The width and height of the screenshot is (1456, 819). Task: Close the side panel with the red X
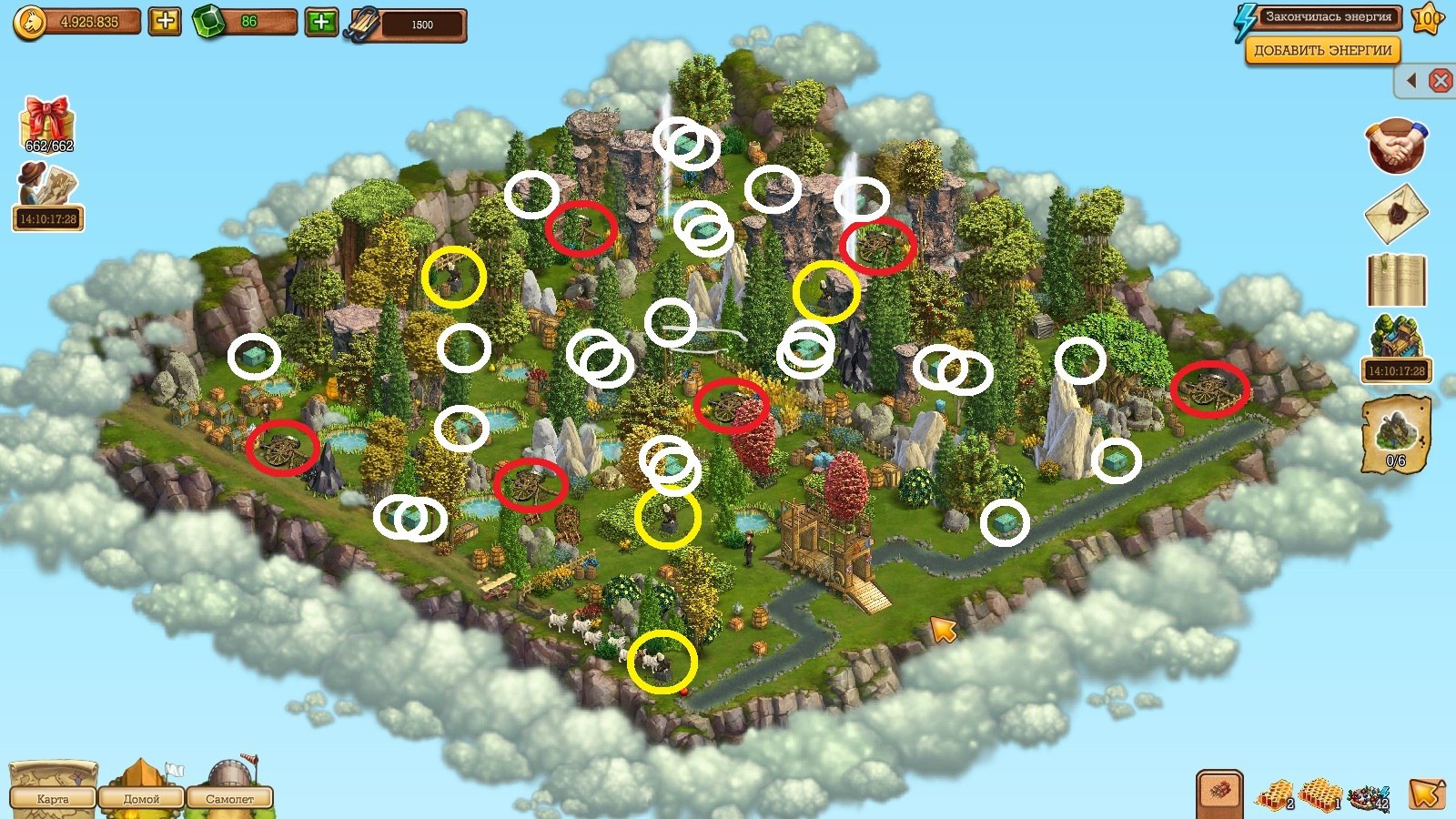click(x=1441, y=81)
